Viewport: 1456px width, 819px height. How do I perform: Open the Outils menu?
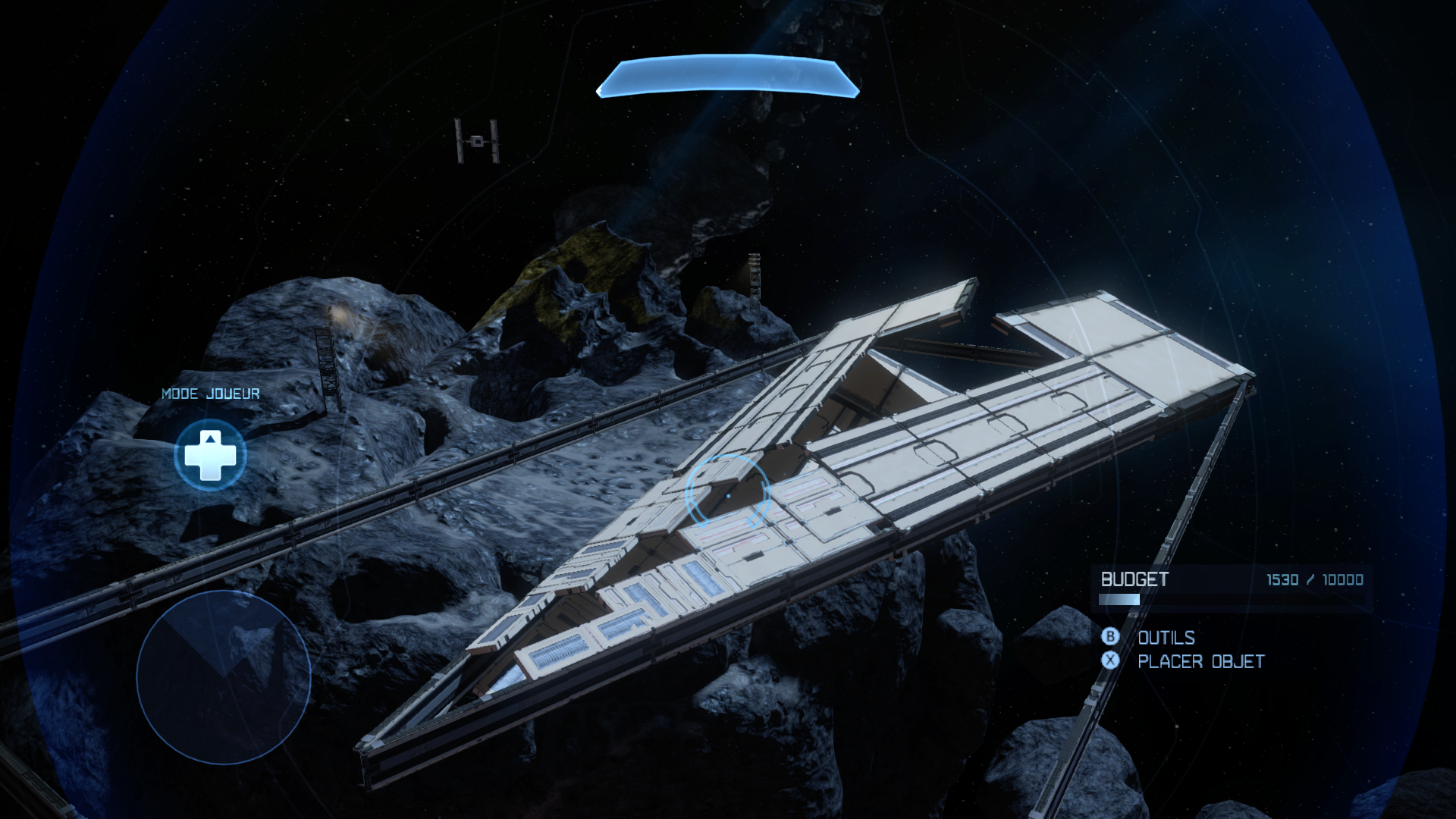pyautogui.click(x=1166, y=638)
